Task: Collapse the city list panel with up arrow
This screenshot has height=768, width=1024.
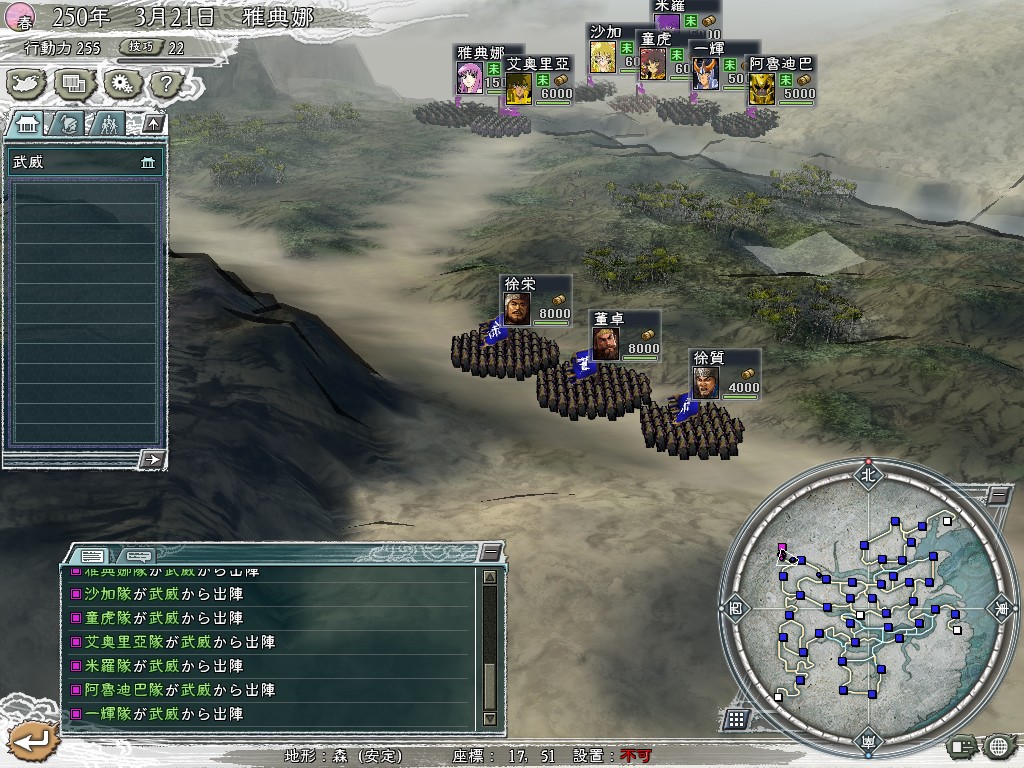Action: click(153, 124)
